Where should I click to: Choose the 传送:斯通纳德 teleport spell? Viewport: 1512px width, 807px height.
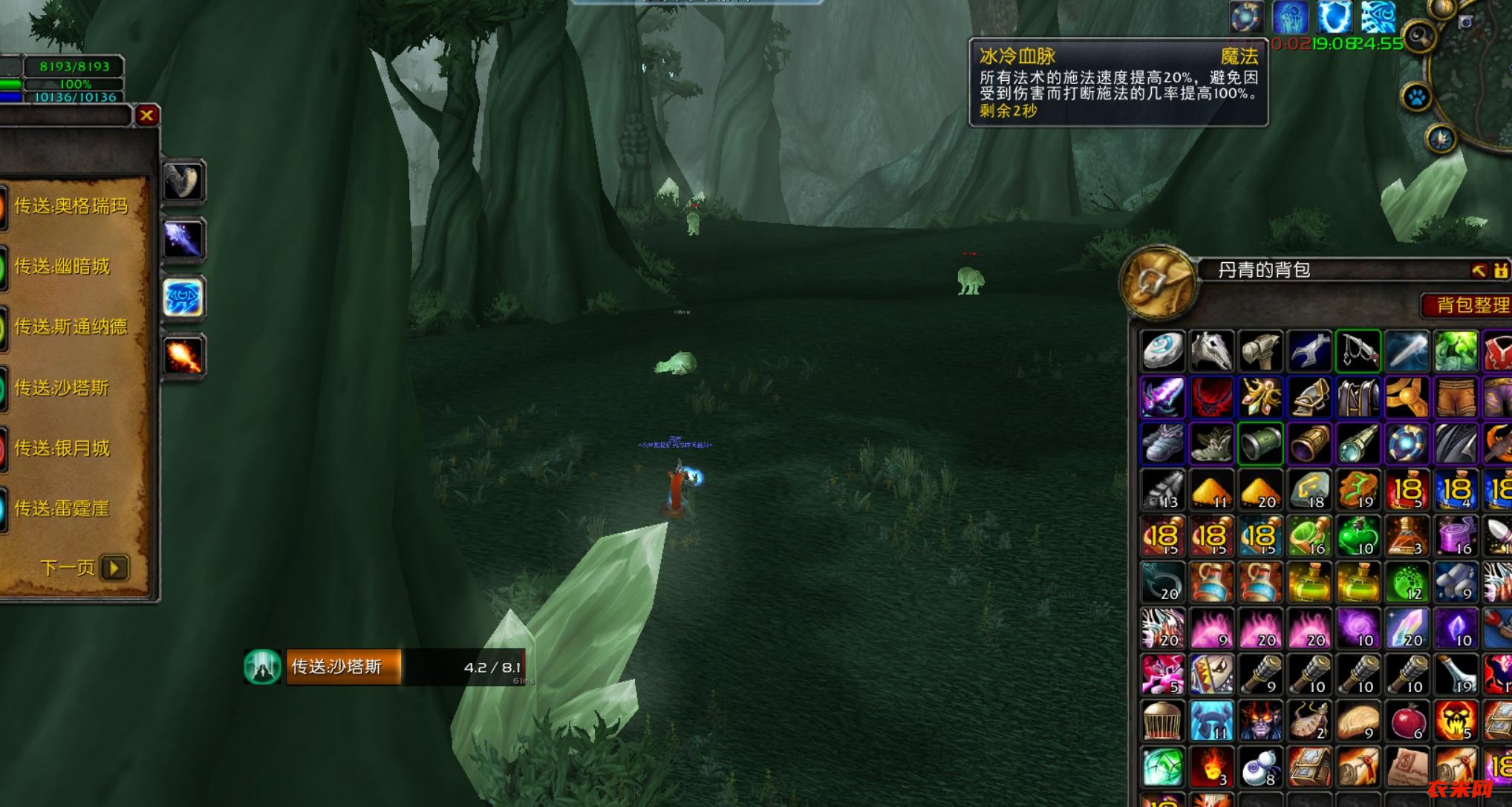(x=71, y=327)
